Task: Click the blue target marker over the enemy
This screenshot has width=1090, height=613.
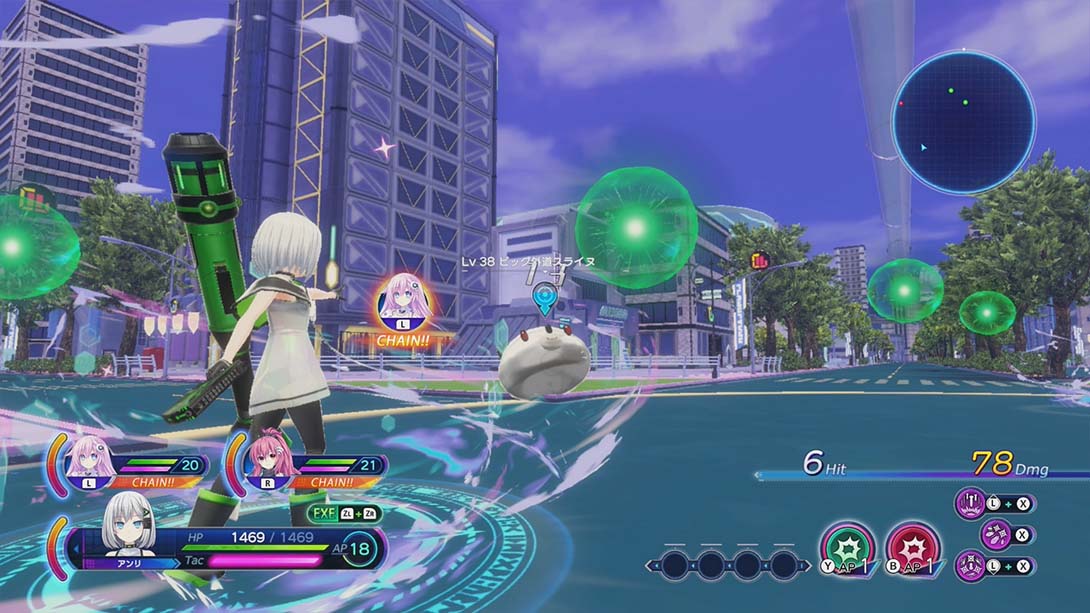Action: coord(544,297)
